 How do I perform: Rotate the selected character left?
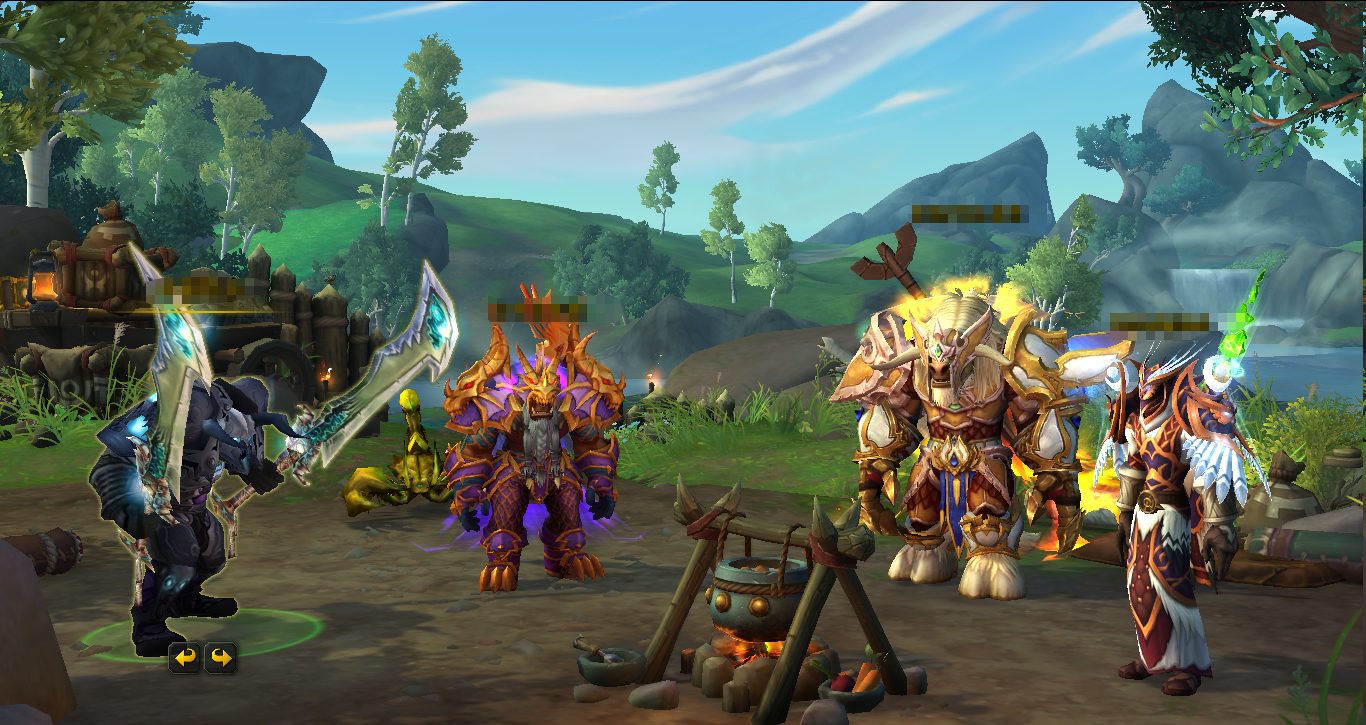point(185,657)
